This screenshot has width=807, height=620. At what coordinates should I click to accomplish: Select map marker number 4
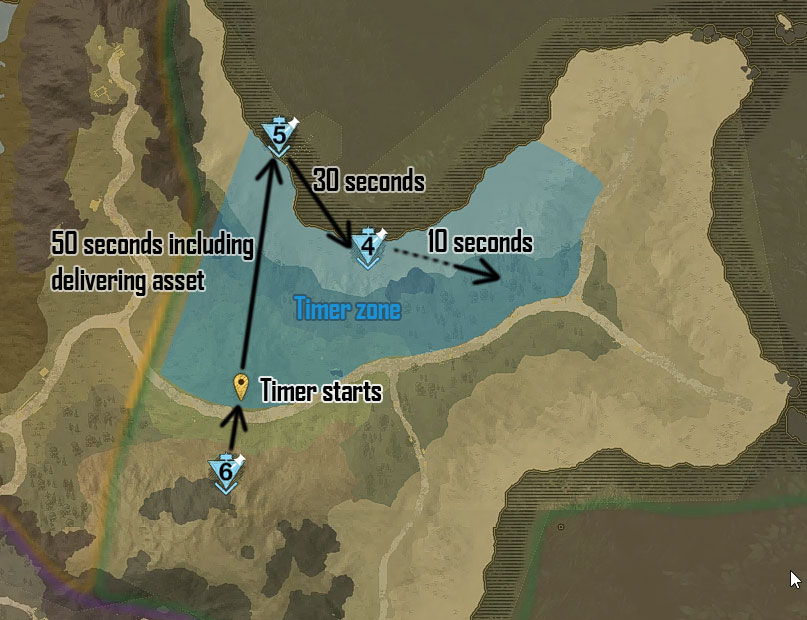(368, 246)
